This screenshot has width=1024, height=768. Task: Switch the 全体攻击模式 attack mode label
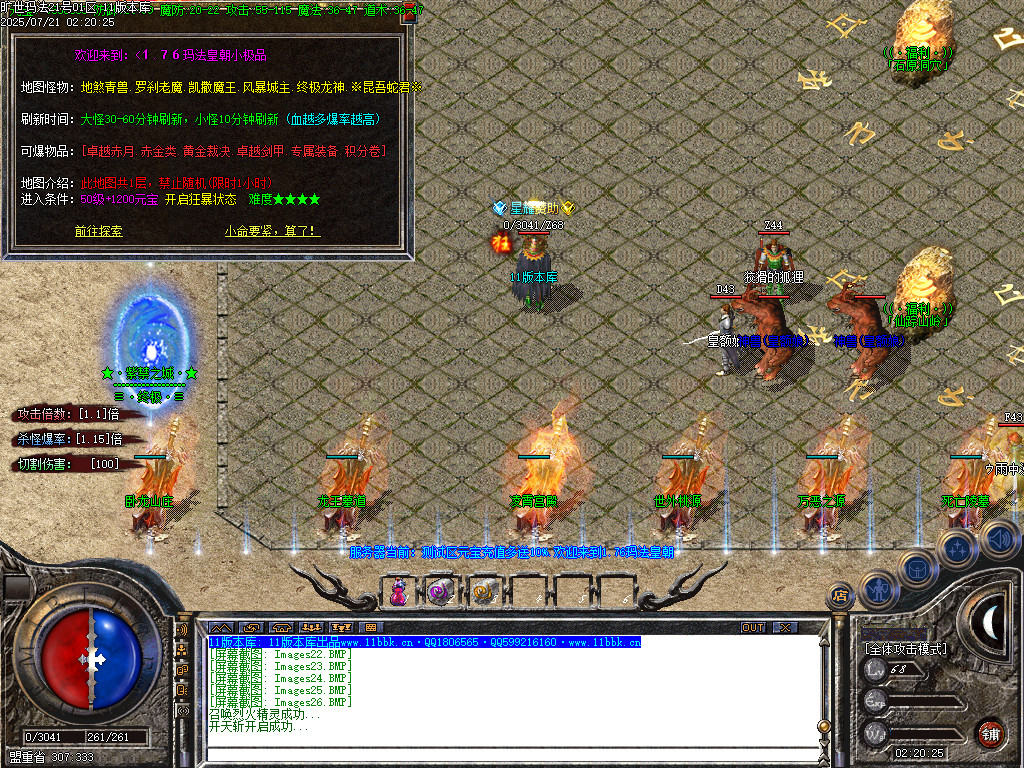click(906, 649)
